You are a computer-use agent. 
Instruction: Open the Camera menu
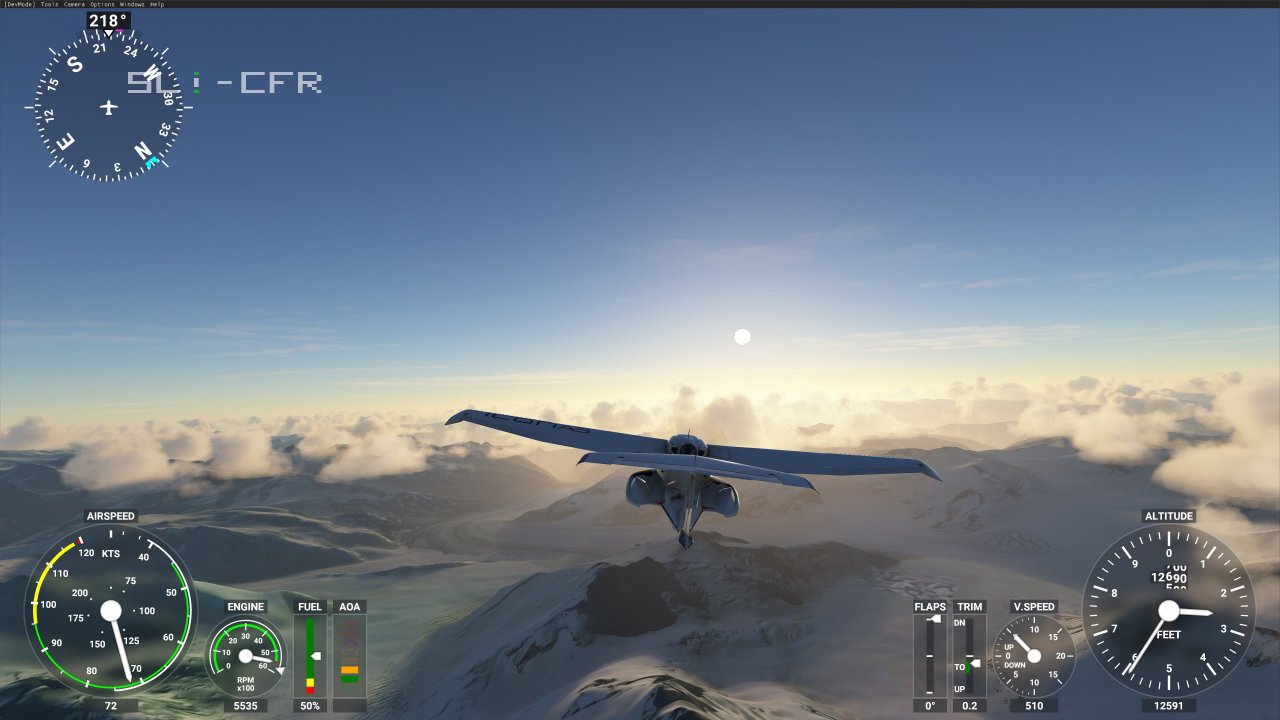pos(75,4)
